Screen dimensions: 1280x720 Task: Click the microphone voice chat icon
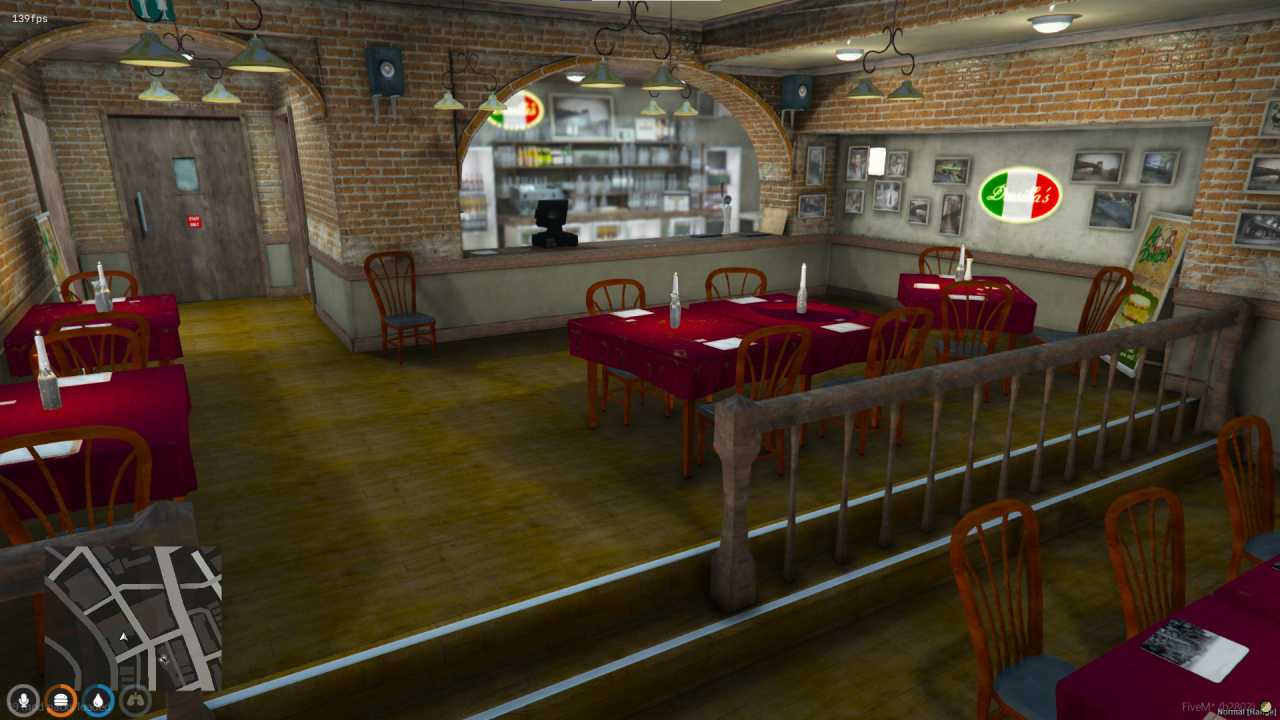[22, 700]
